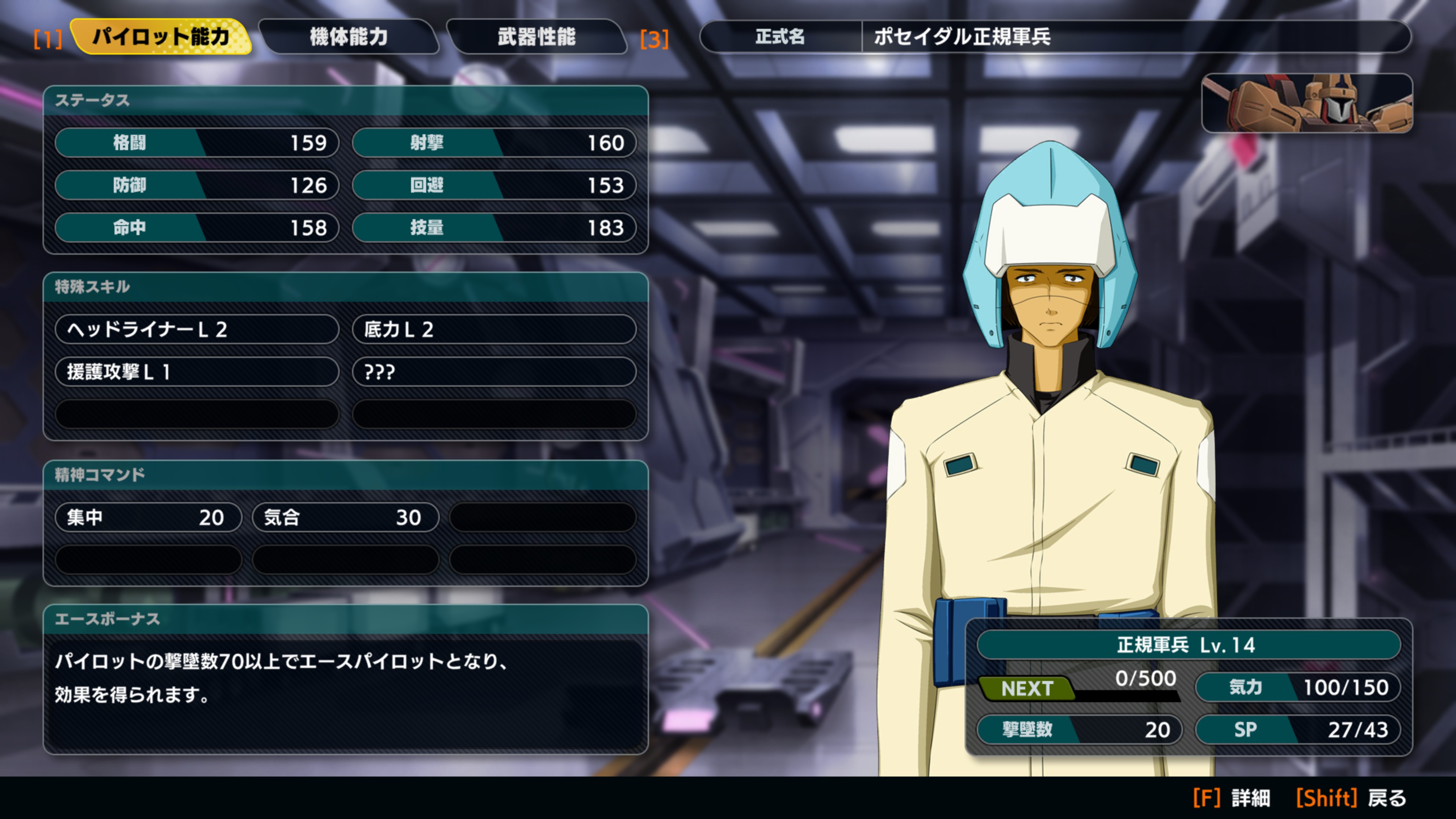
Task: Show the 武器性能 tab
Action: pyautogui.click(x=537, y=37)
